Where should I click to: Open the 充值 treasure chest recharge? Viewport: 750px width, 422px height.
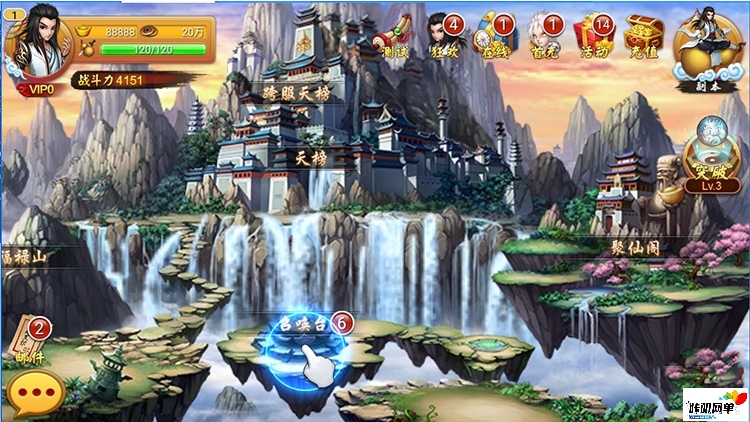point(643,35)
